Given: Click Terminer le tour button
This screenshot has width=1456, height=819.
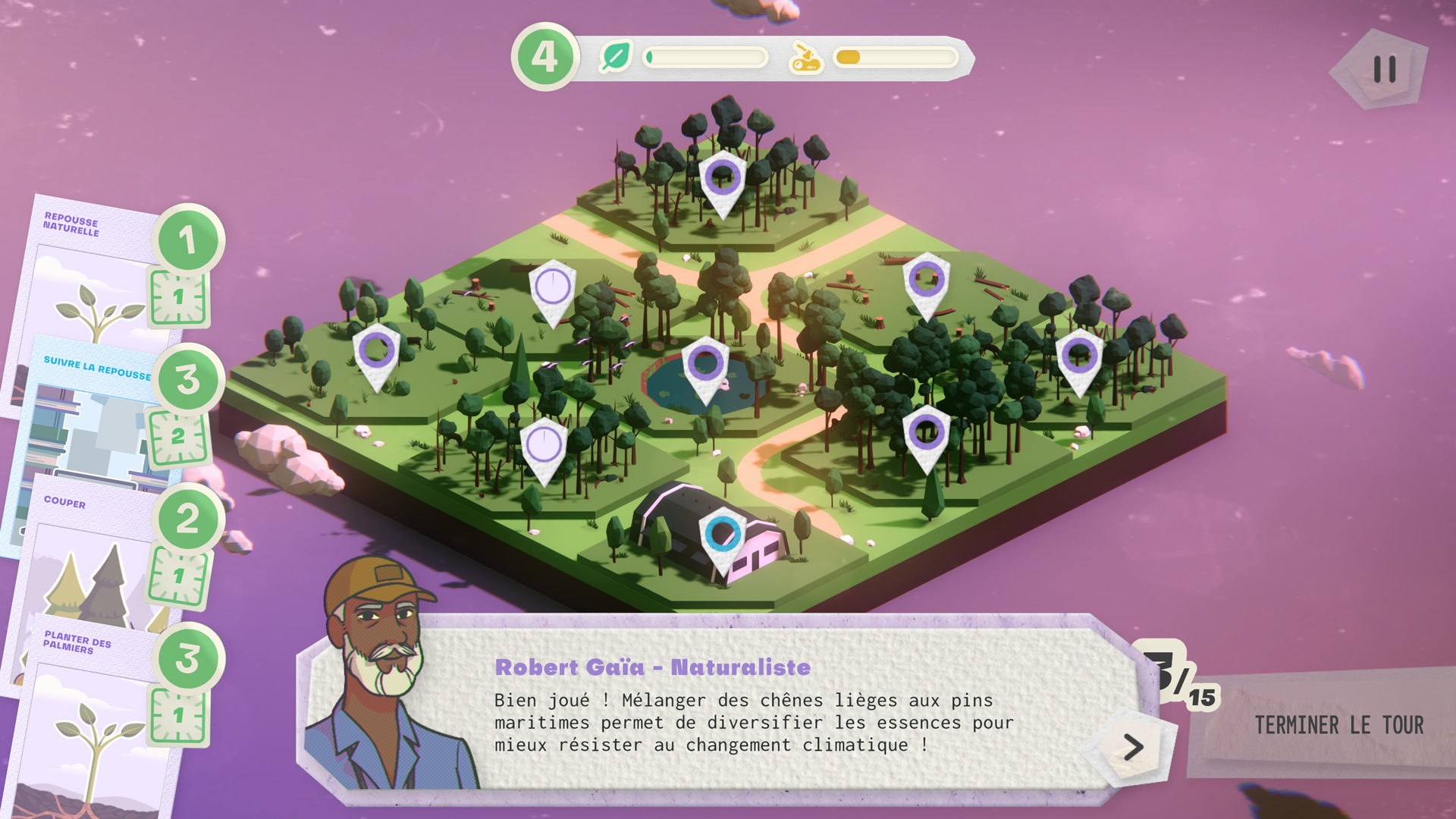Looking at the screenshot, I should click(1338, 725).
